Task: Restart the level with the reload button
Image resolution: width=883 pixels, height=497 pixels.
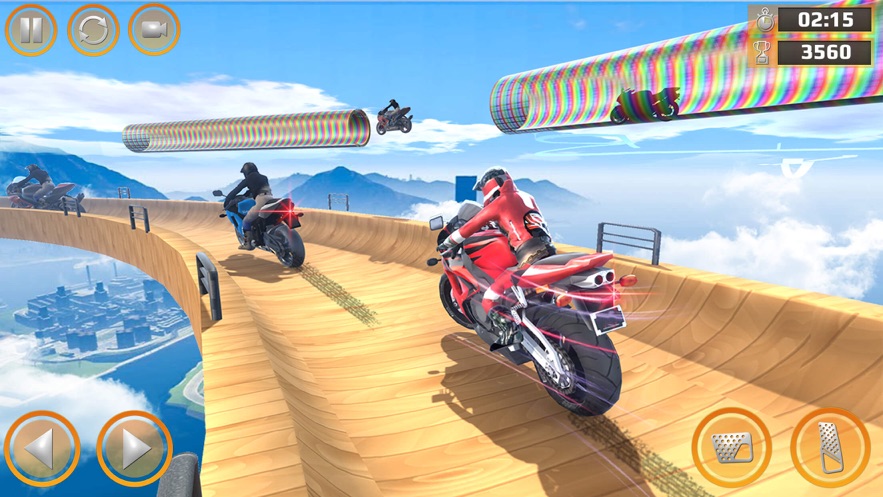Action: [x=93, y=30]
